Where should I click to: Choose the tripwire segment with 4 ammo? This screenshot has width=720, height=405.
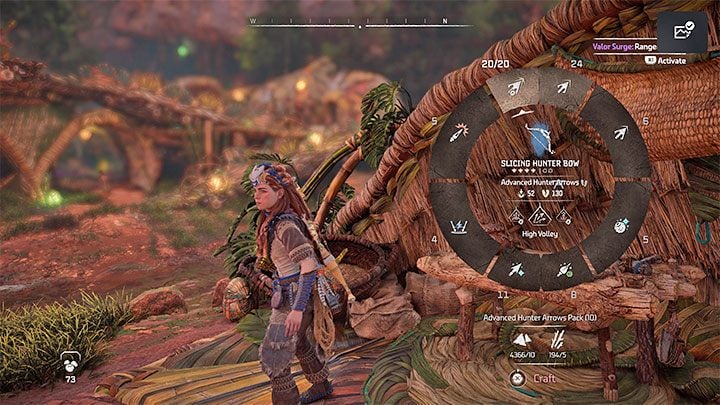click(458, 225)
